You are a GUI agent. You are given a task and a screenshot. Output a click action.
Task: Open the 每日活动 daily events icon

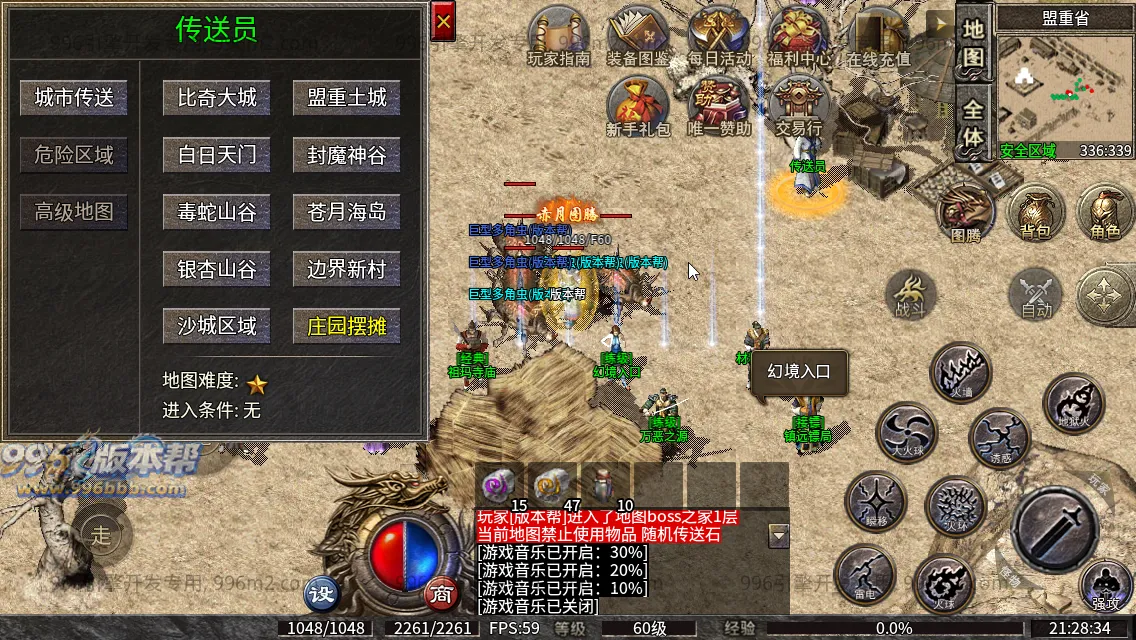[x=720, y=36]
